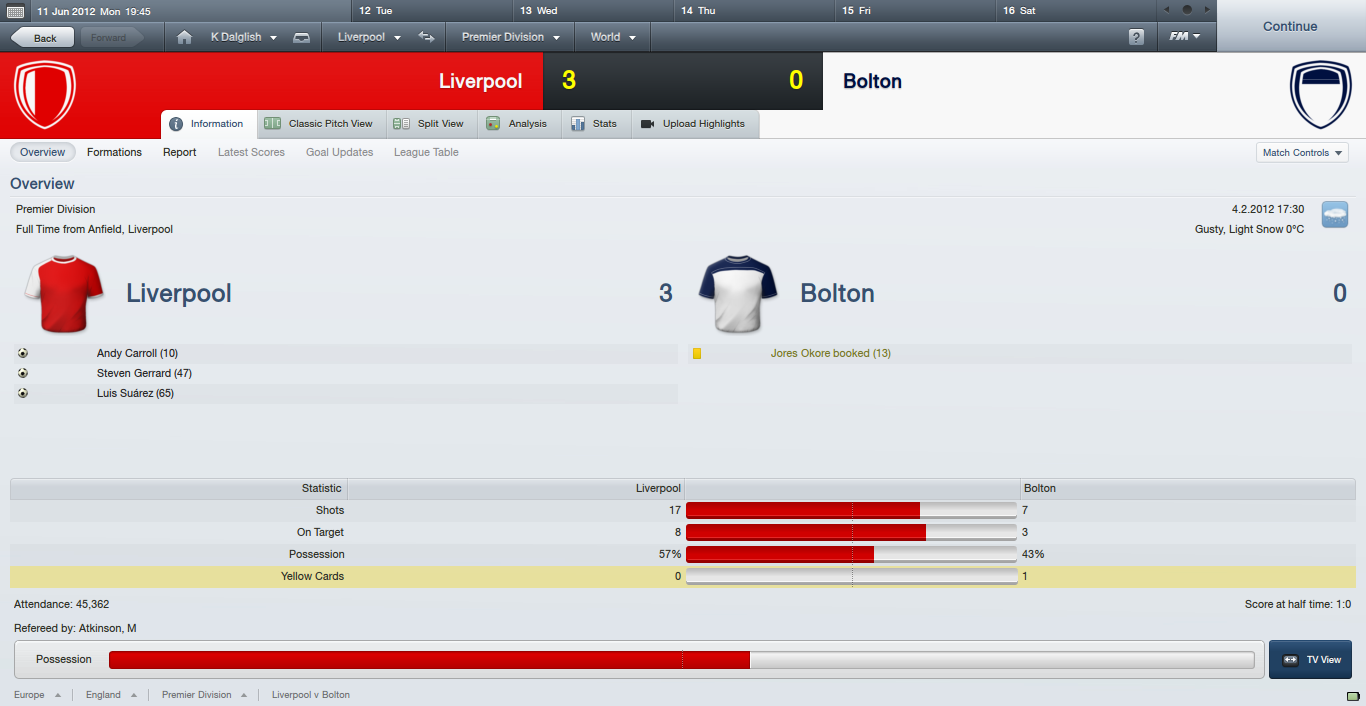Select the Upload Highlights tab
Screen dimensions: 1366x706
click(x=693, y=124)
